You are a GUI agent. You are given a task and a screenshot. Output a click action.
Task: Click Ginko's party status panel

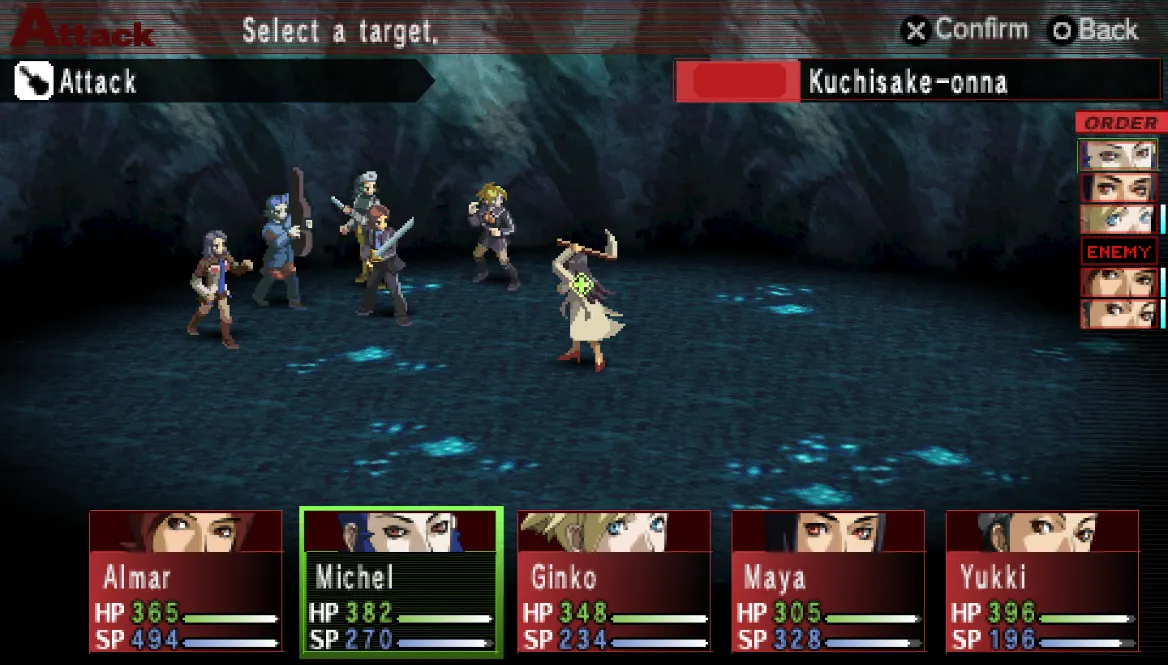[x=614, y=581]
